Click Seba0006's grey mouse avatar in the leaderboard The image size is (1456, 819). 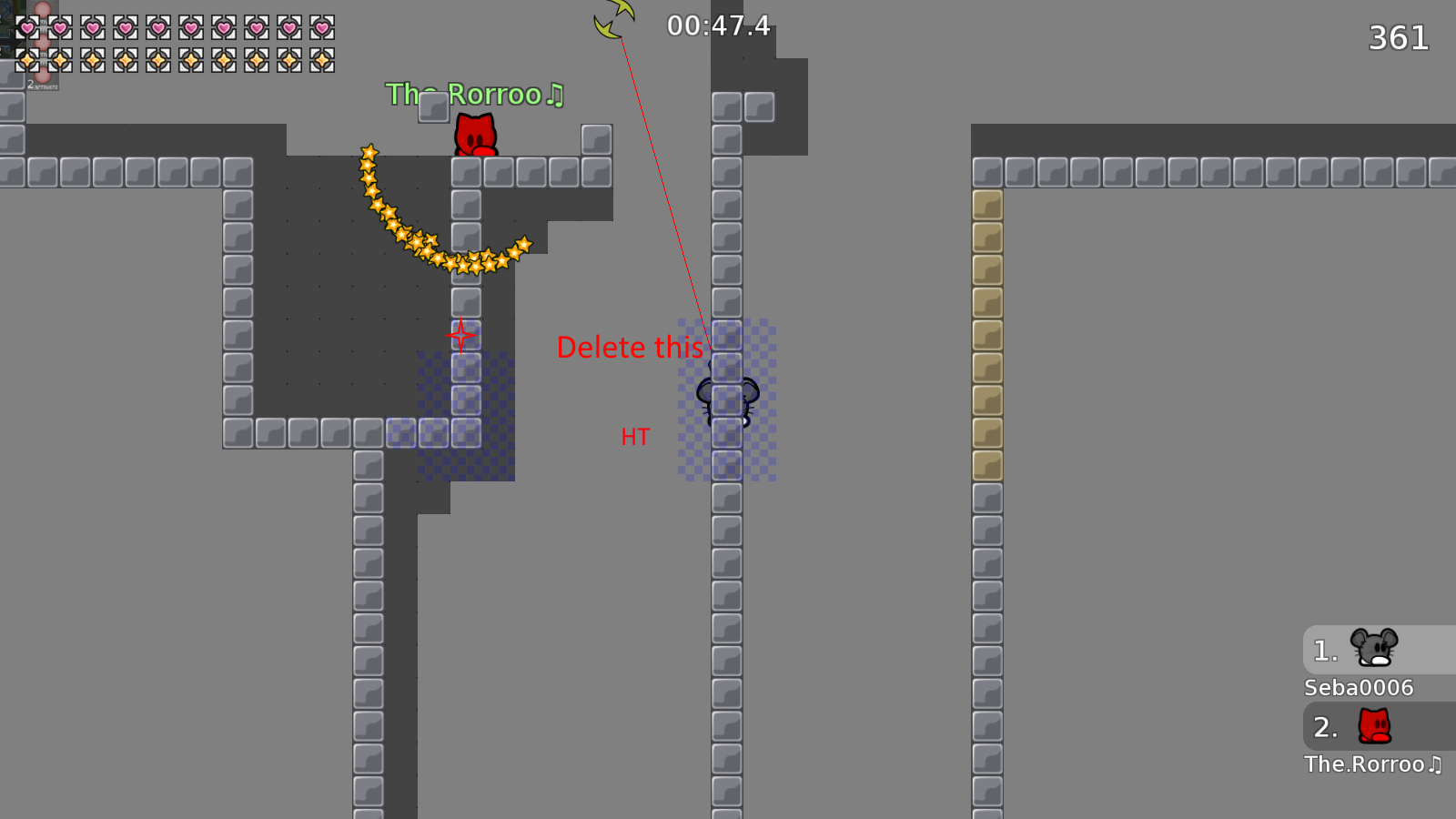click(x=1375, y=648)
